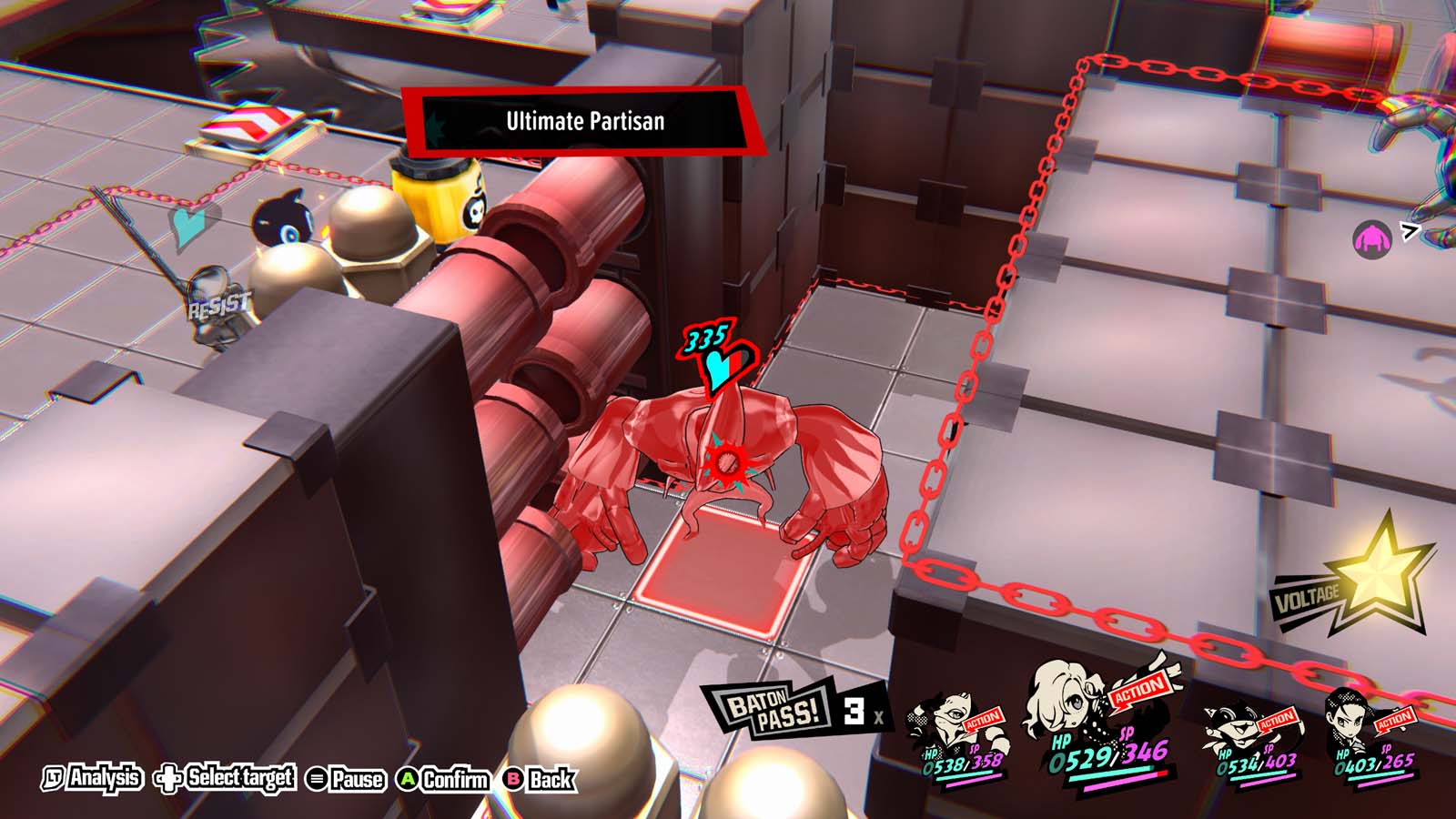The image size is (1456, 819).
Task: Click the pink B button icon
Action: pyautogui.click(x=514, y=779)
